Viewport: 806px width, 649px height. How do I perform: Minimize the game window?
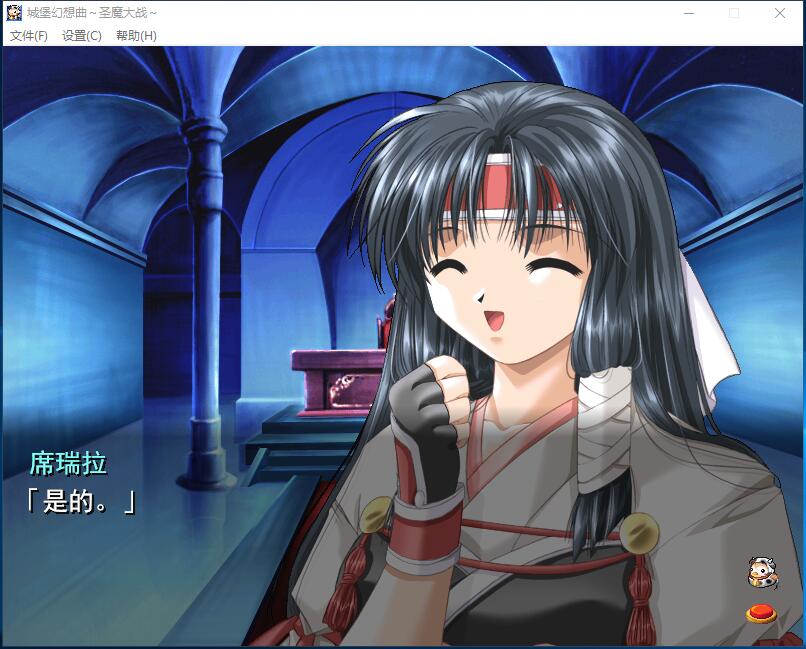(689, 13)
